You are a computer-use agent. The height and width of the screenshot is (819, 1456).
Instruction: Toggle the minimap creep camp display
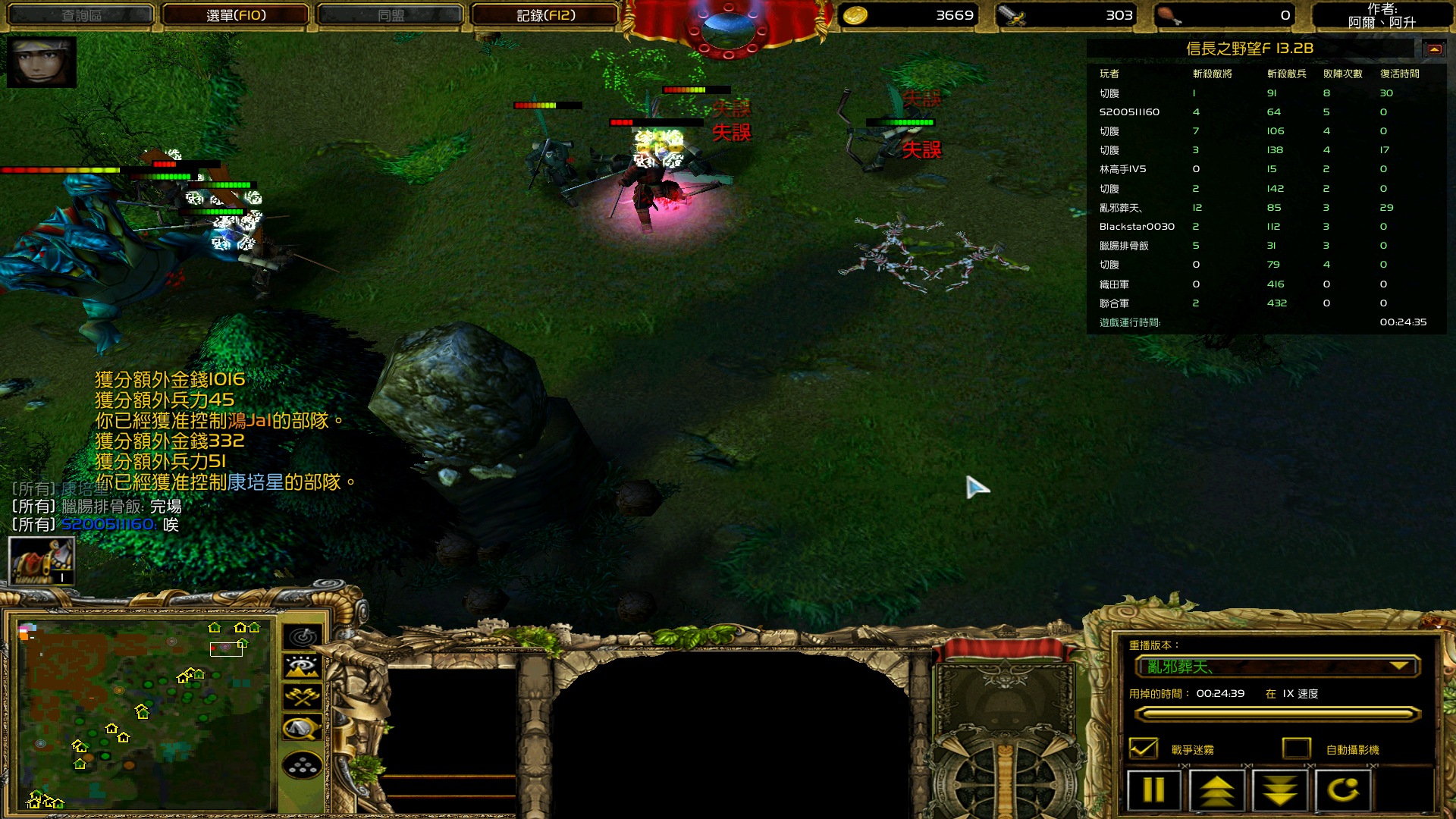(303, 729)
